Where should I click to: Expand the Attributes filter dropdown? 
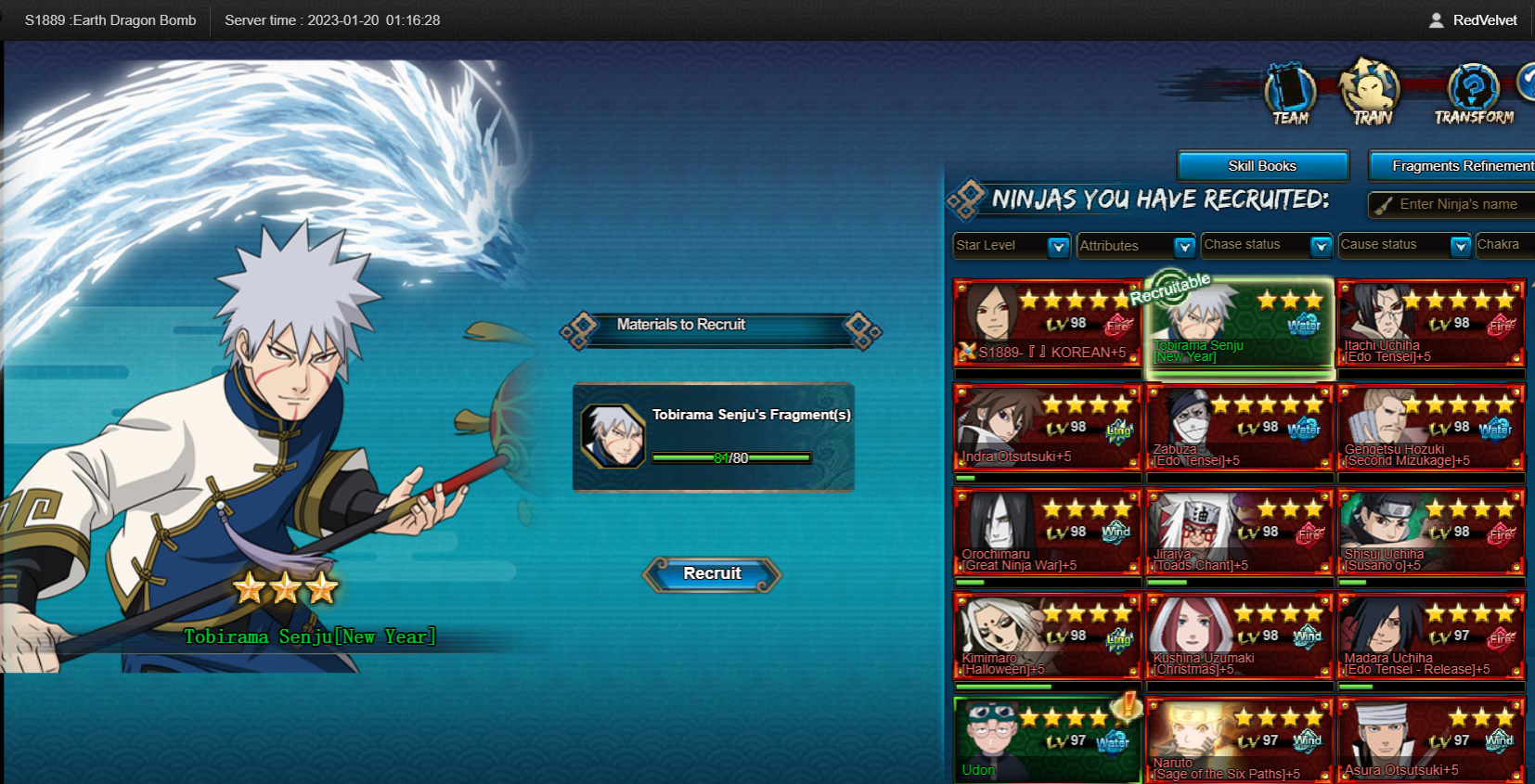click(x=1183, y=246)
